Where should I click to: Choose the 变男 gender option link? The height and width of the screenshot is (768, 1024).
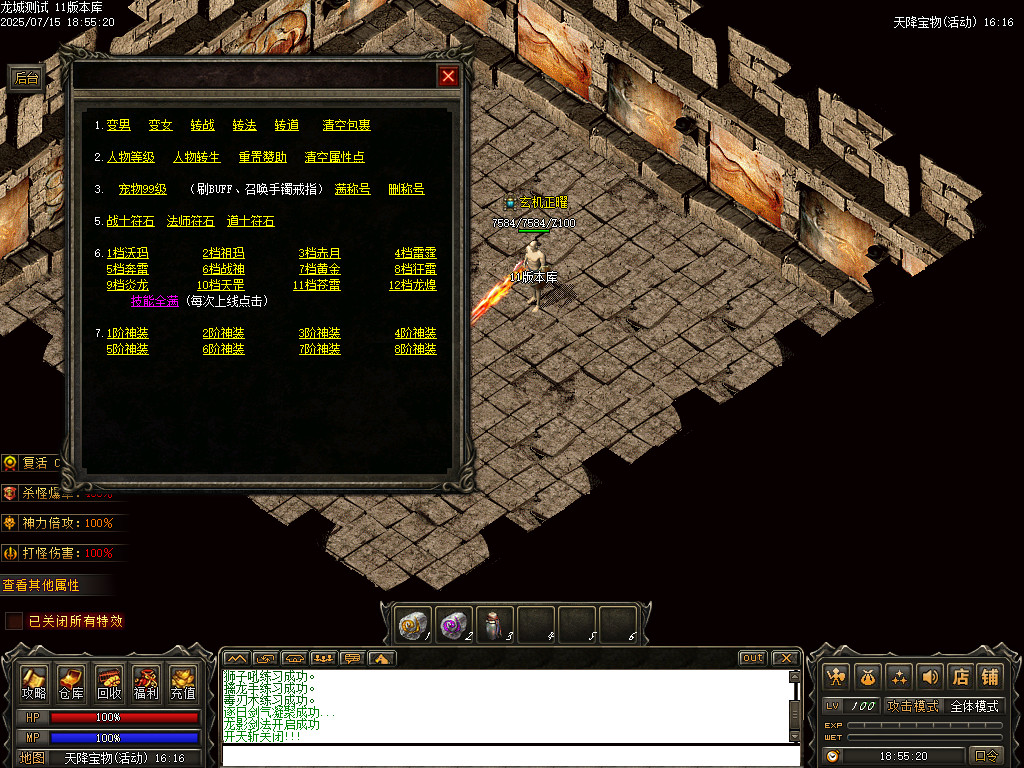coord(119,126)
